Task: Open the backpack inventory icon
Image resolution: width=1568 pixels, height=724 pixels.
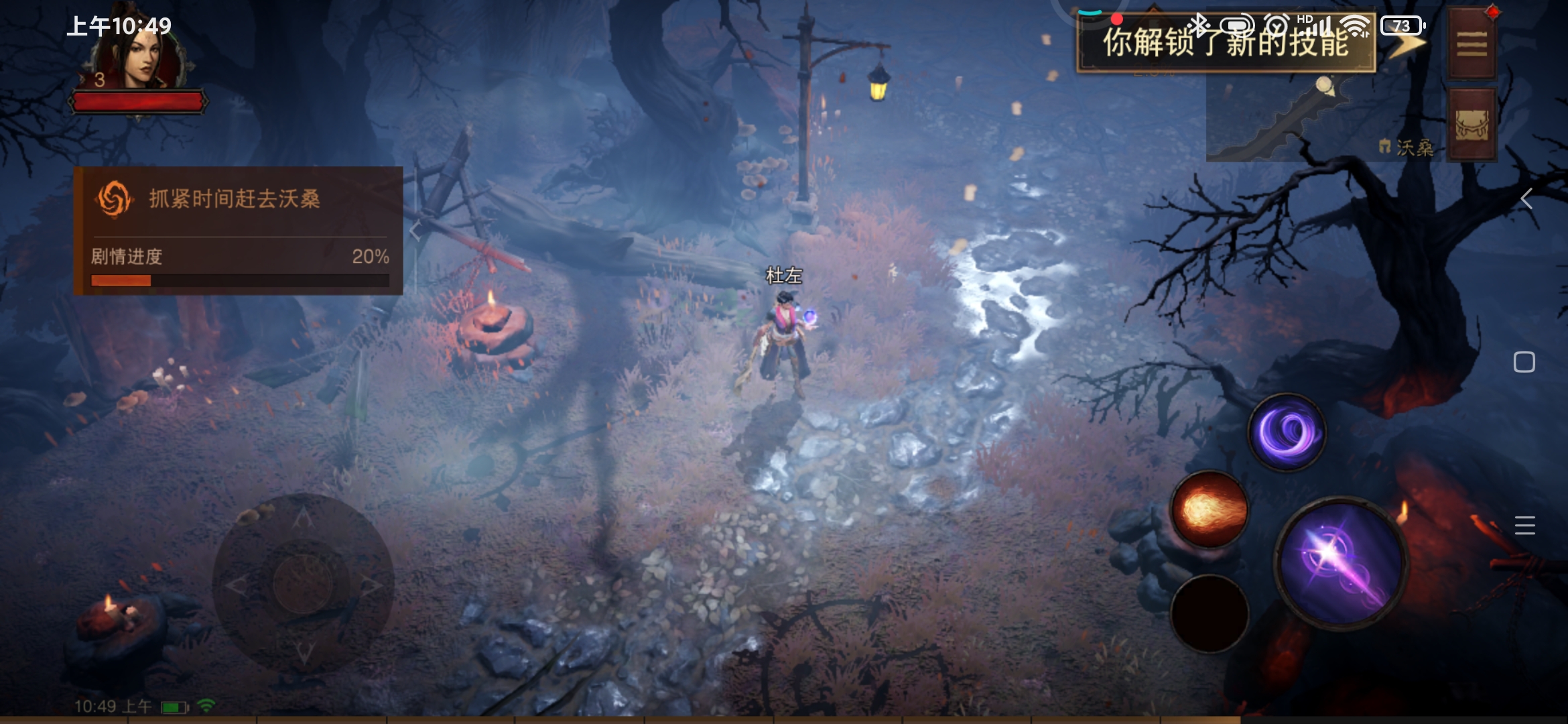Action: point(1472,125)
